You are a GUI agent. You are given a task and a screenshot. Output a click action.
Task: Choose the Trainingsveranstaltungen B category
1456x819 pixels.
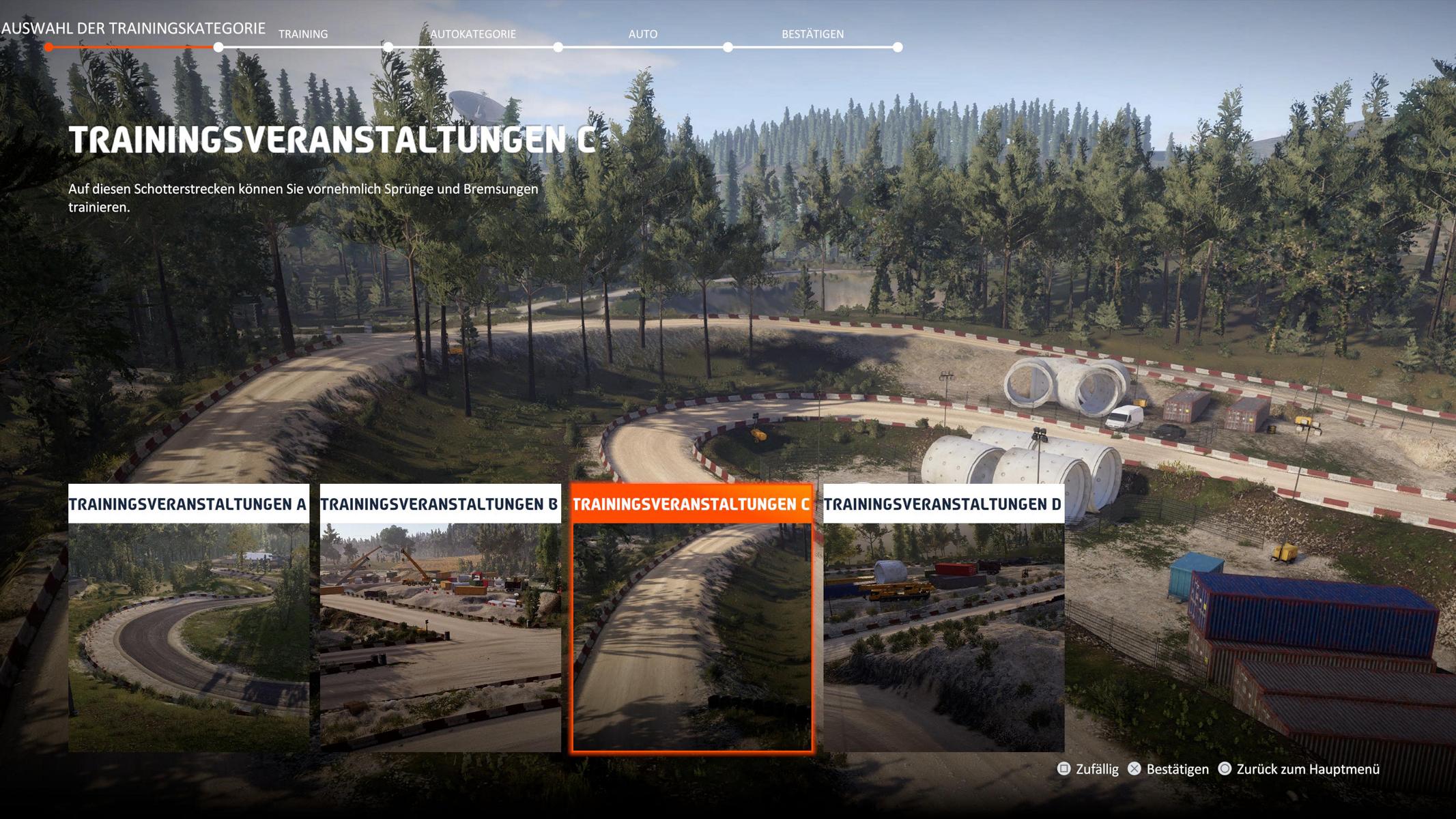pos(440,618)
